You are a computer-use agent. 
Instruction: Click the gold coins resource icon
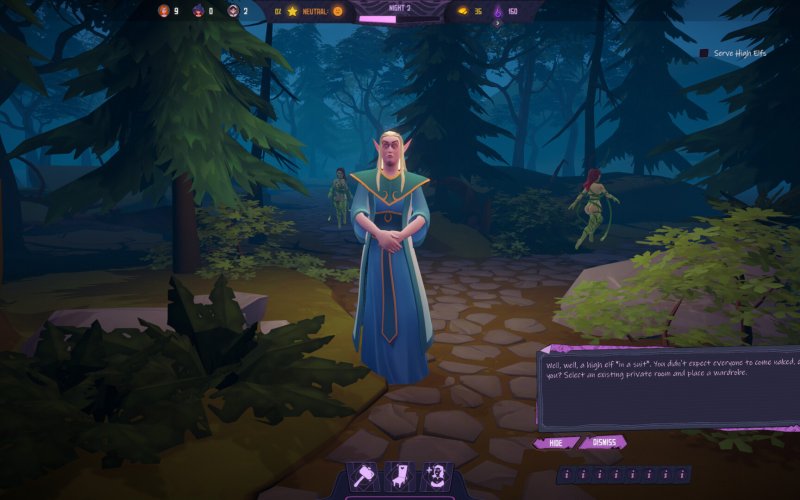coord(461,12)
